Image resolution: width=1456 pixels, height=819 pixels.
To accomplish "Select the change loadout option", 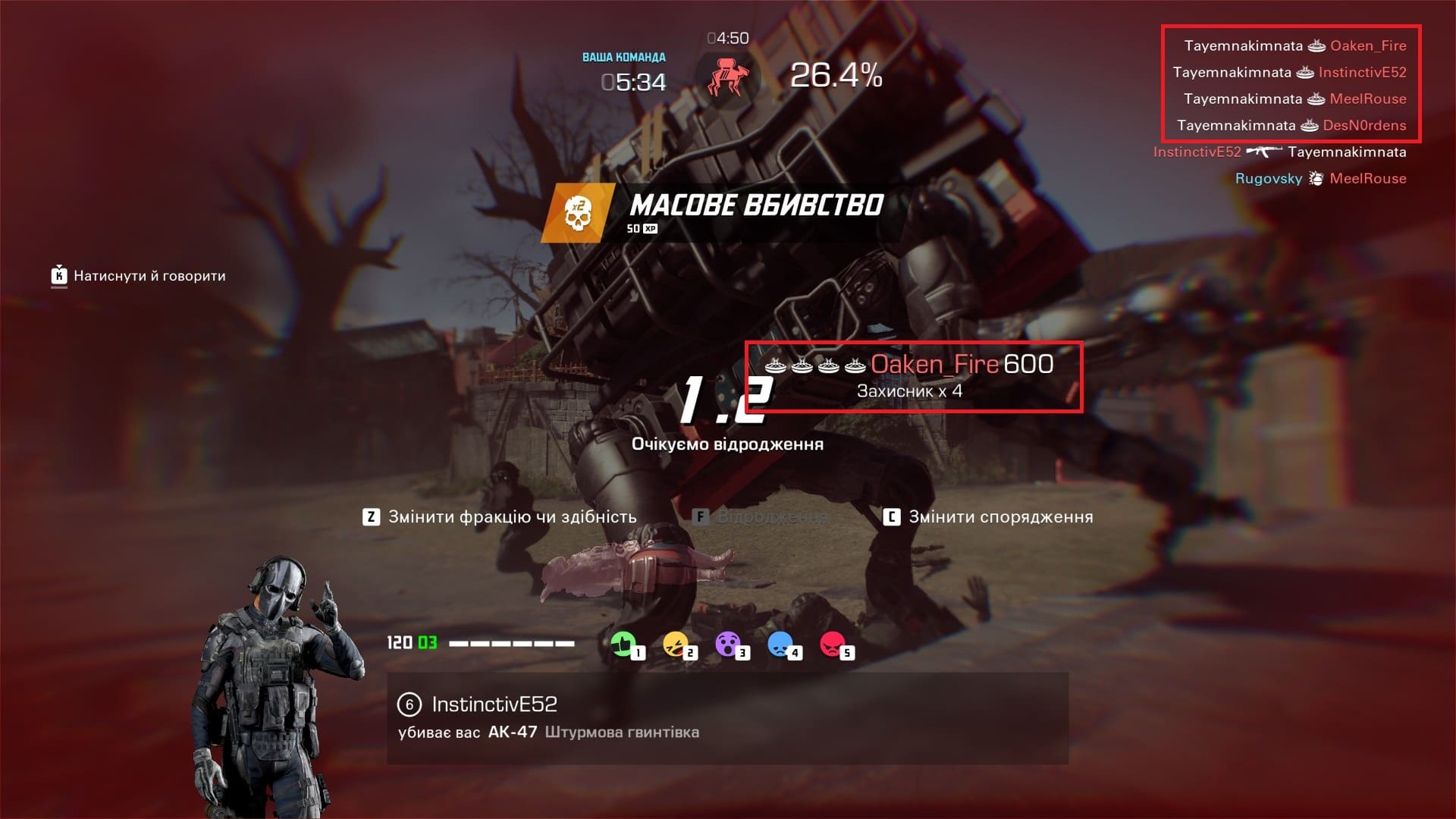I will point(989,517).
